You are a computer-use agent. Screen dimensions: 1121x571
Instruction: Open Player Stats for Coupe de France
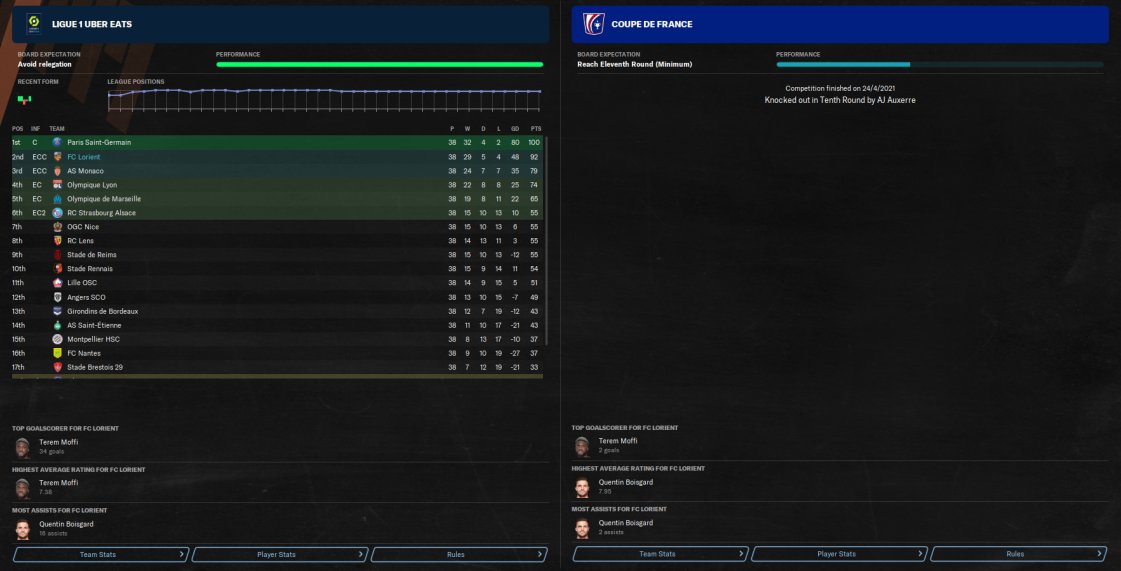tap(838, 553)
